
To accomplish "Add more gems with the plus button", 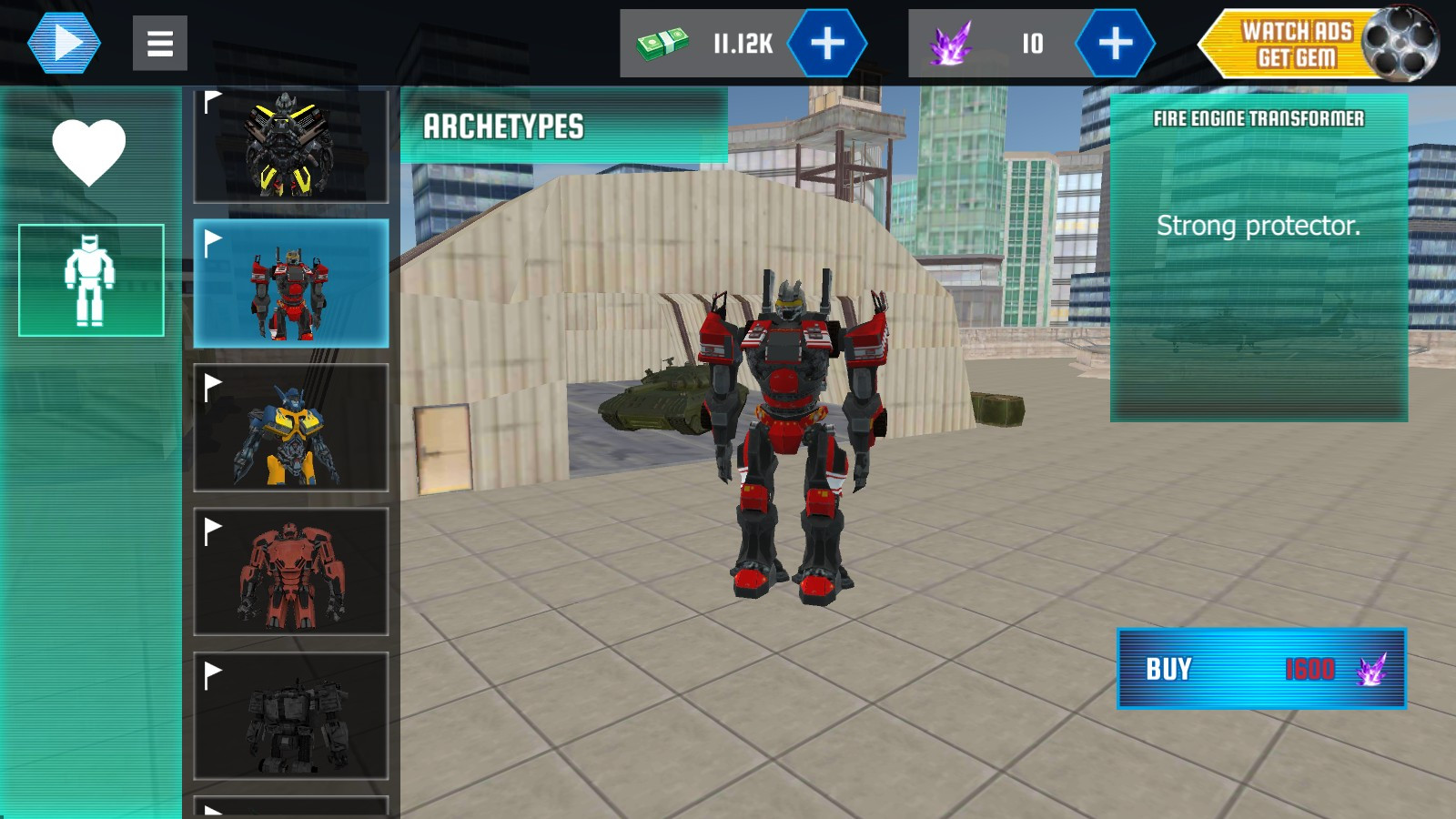I will pyautogui.click(x=1115, y=43).
